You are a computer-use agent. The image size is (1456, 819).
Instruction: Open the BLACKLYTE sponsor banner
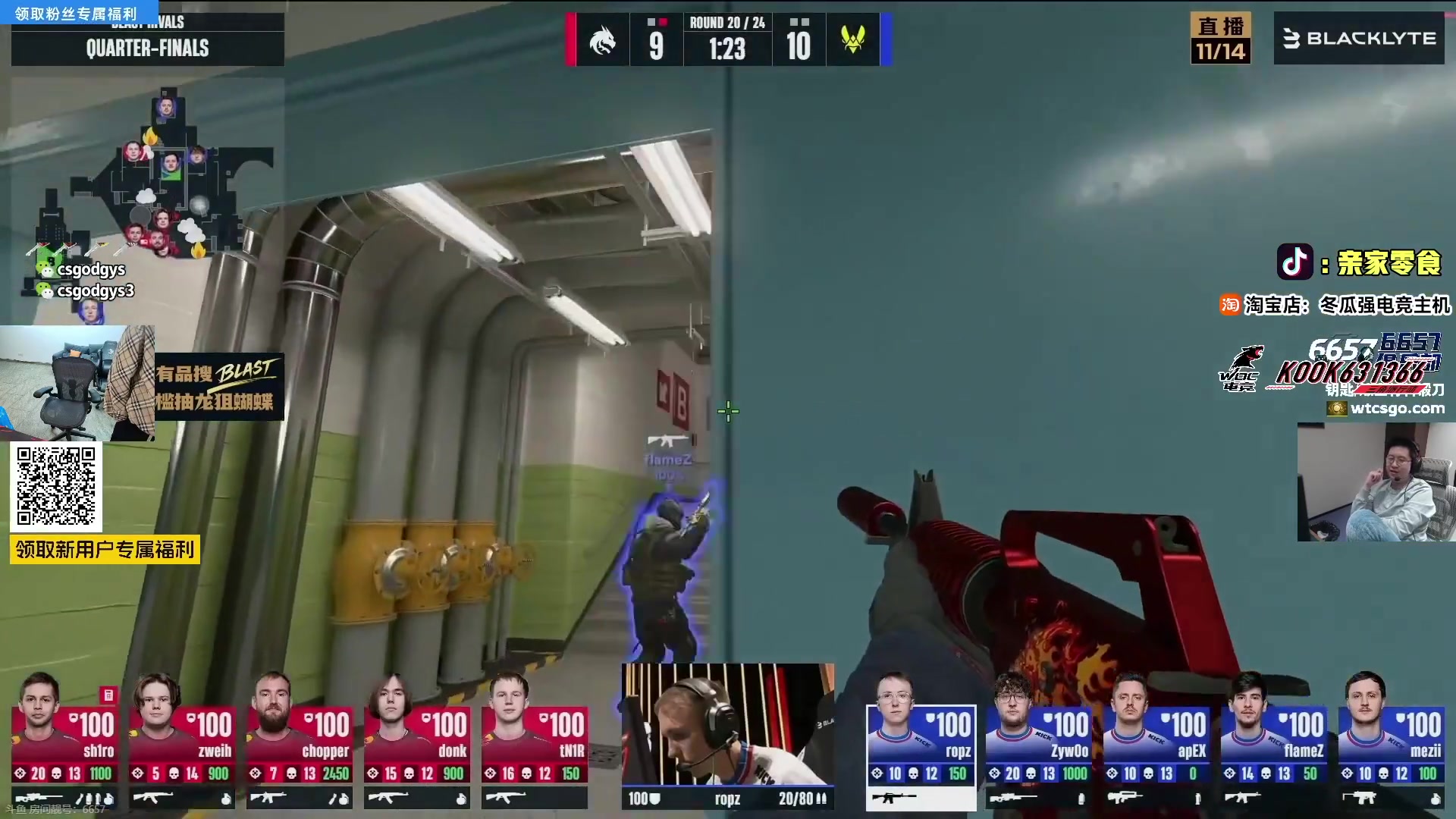pos(1359,38)
